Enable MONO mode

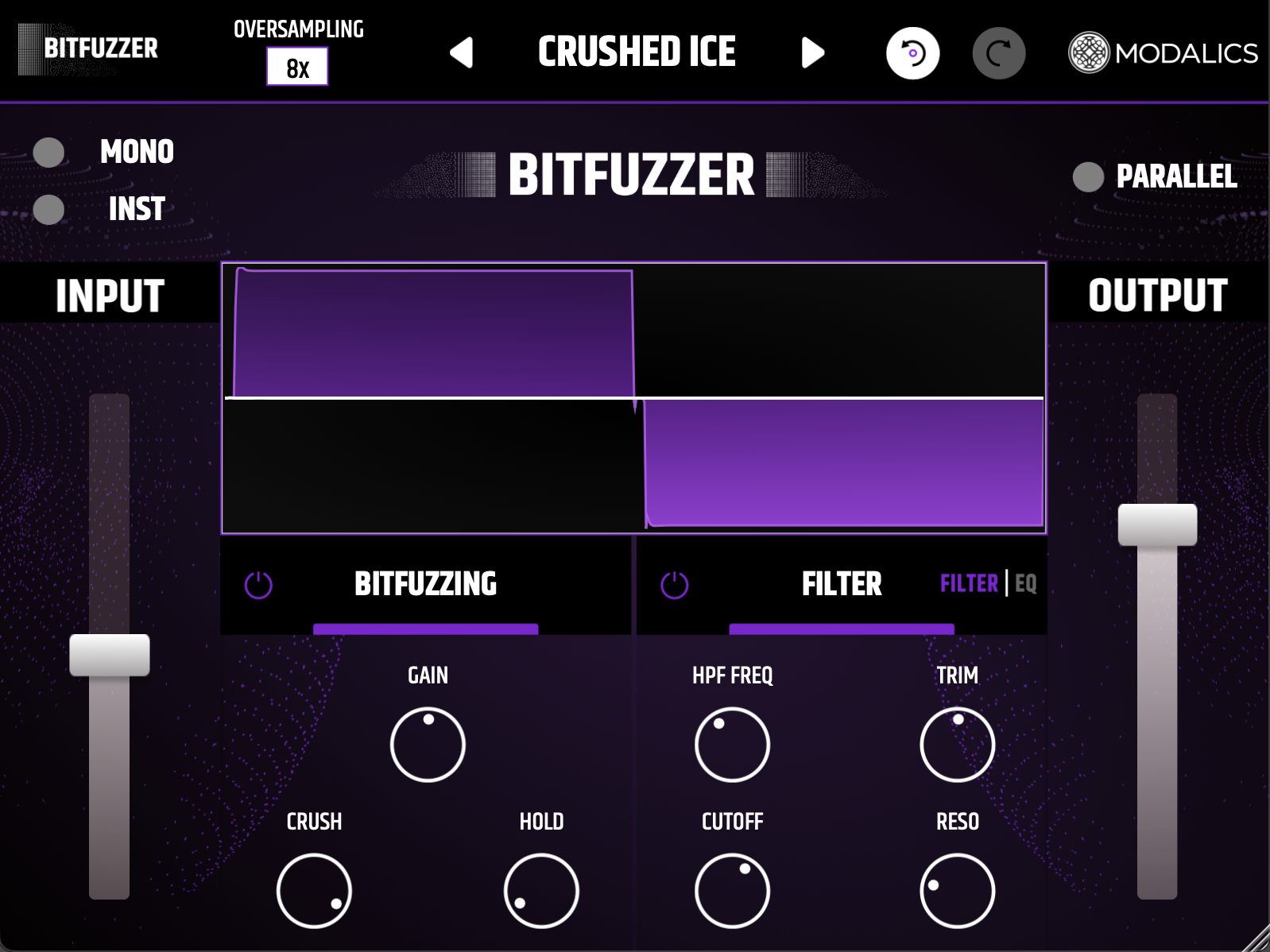[49, 152]
